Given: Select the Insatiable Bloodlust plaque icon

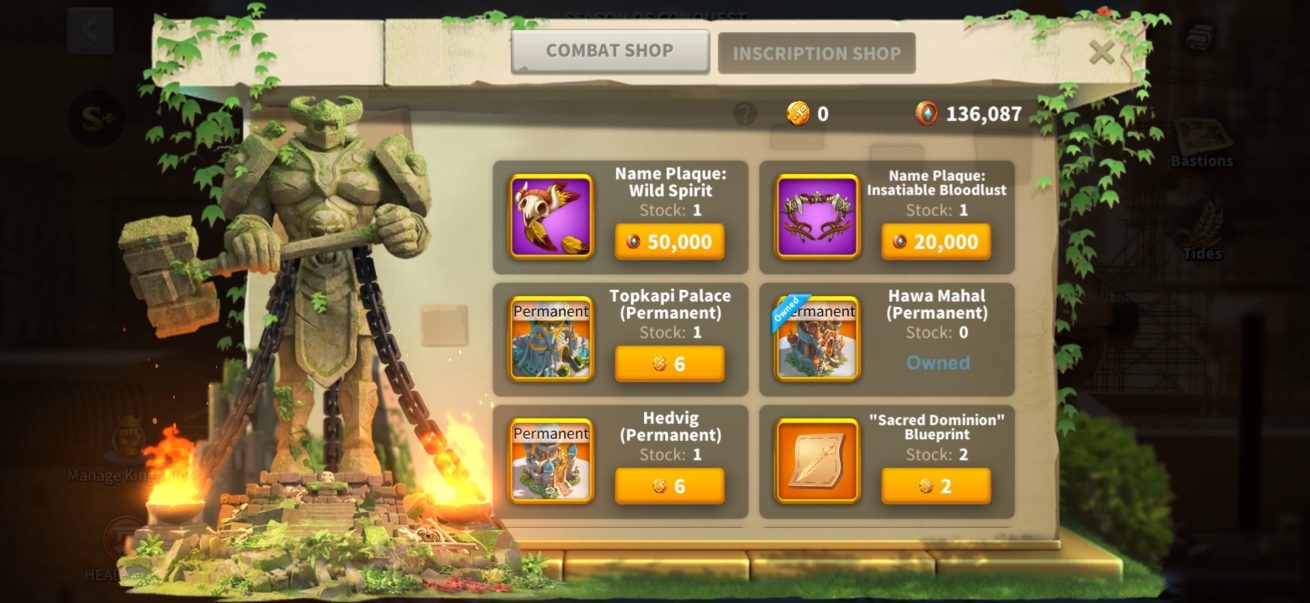Looking at the screenshot, I should pos(818,217).
